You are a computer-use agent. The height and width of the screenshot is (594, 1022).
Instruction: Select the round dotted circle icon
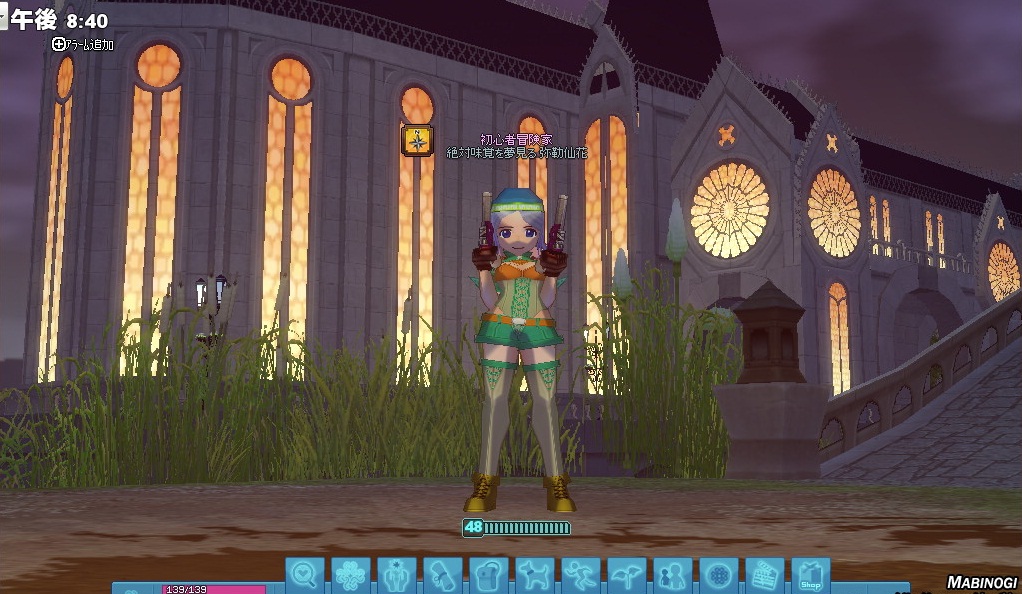point(719,575)
